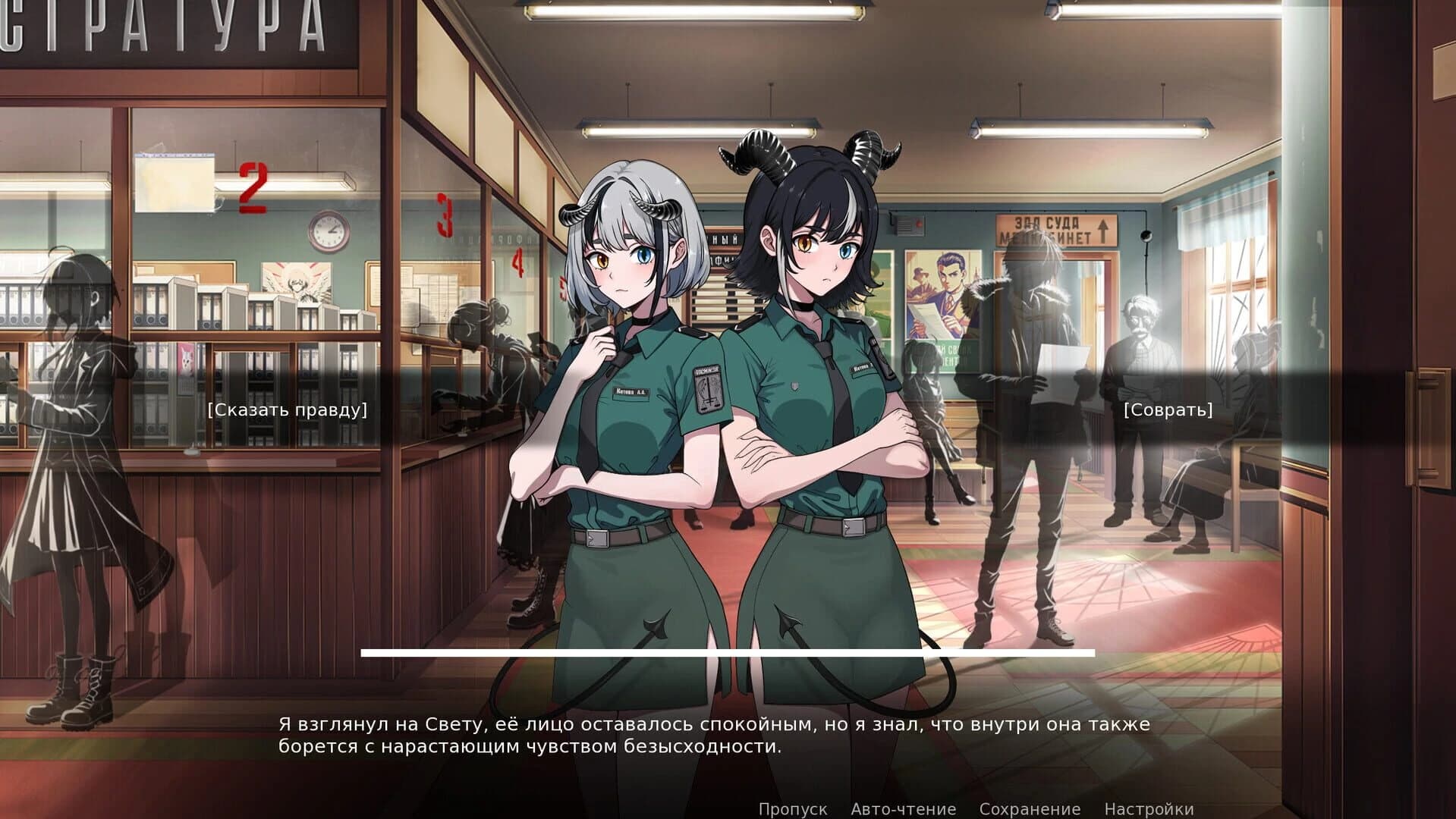Choose the "Сказать правду" dialogue option

coord(288,410)
